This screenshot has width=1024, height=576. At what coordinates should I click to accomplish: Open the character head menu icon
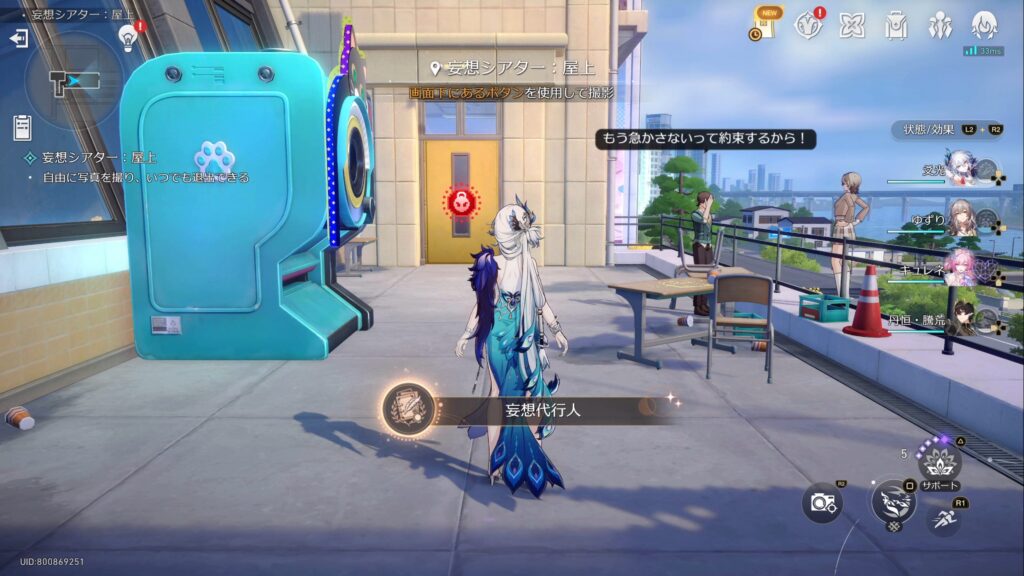click(x=984, y=25)
